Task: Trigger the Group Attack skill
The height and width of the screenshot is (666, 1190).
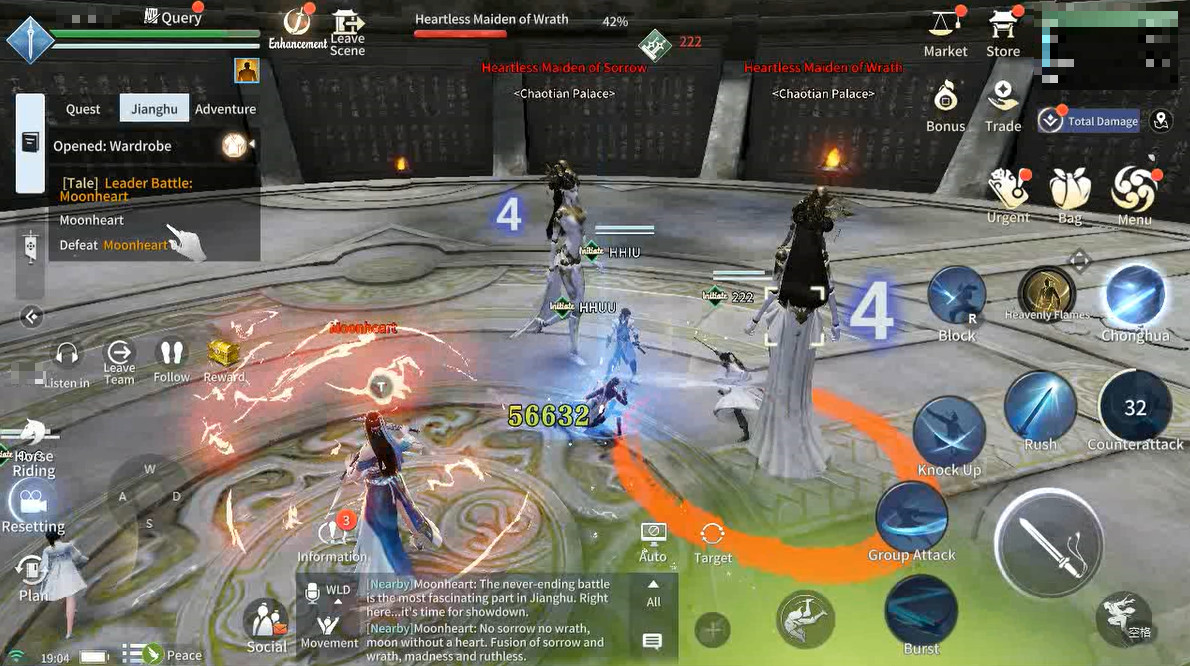Action: click(911, 517)
